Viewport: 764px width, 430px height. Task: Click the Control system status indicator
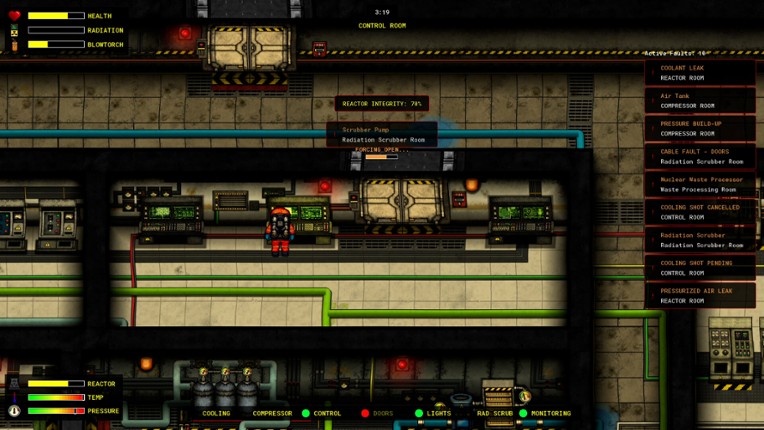point(322,413)
